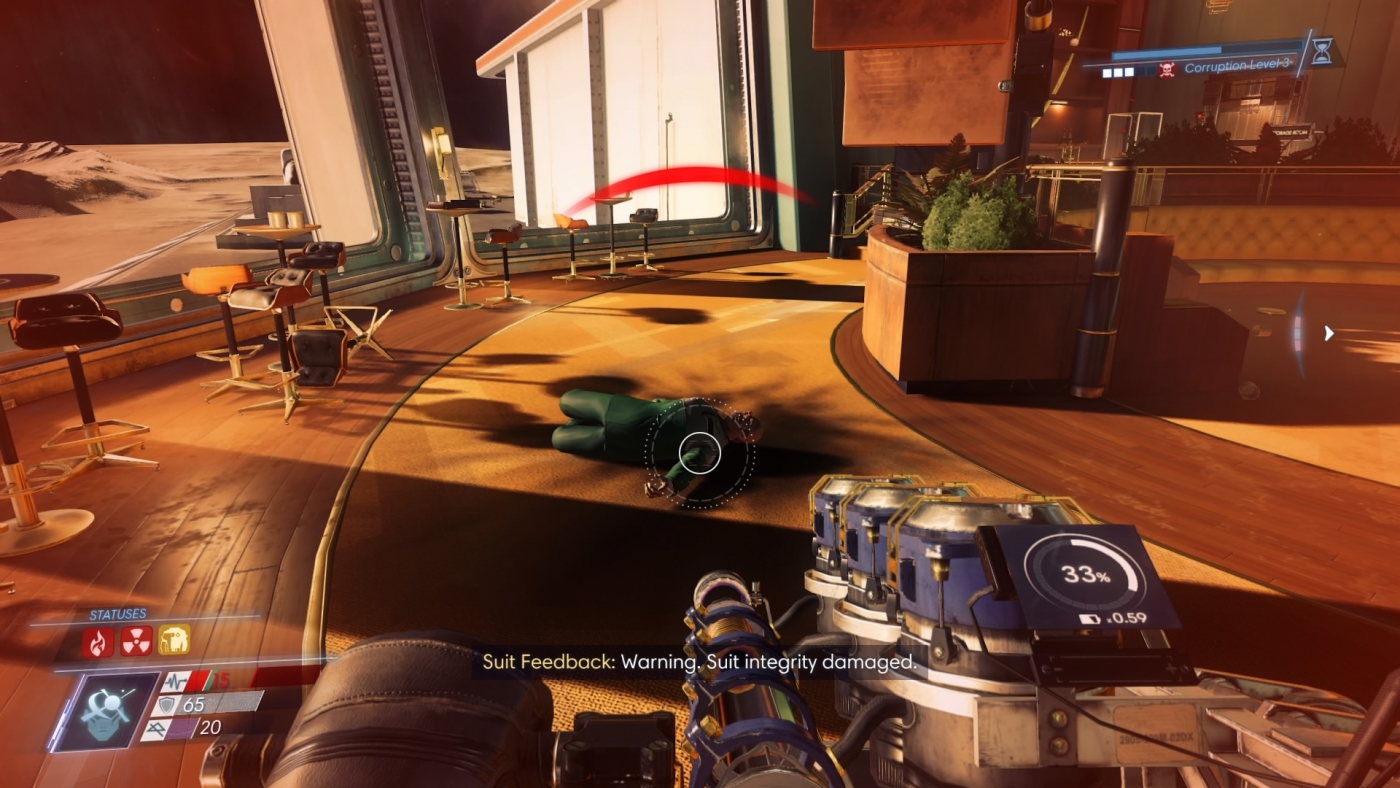Click the shield icon beside the 65 value
1400x788 pixels.
coord(166,706)
